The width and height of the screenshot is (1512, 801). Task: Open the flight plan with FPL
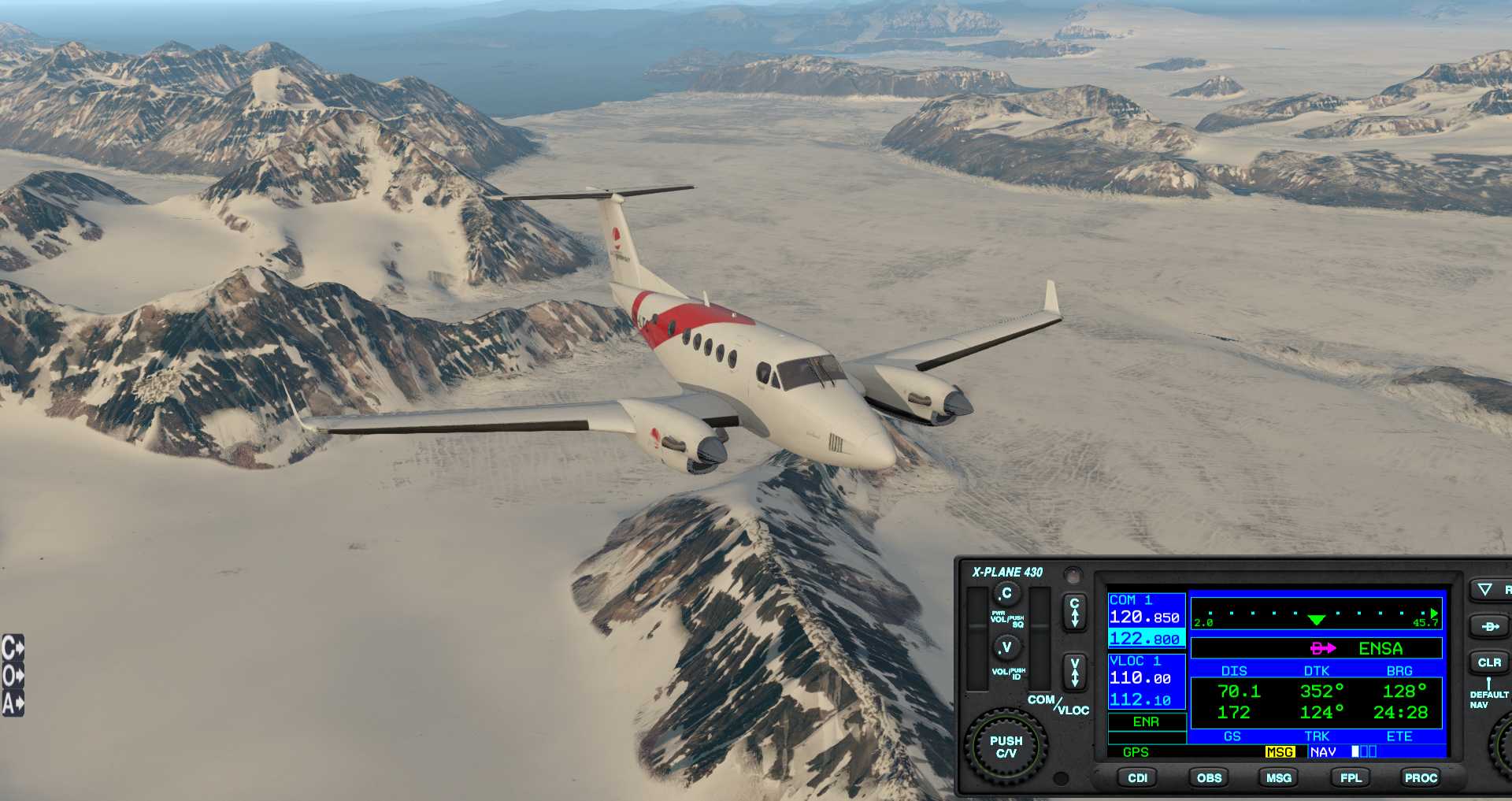click(x=1351, y=777)
